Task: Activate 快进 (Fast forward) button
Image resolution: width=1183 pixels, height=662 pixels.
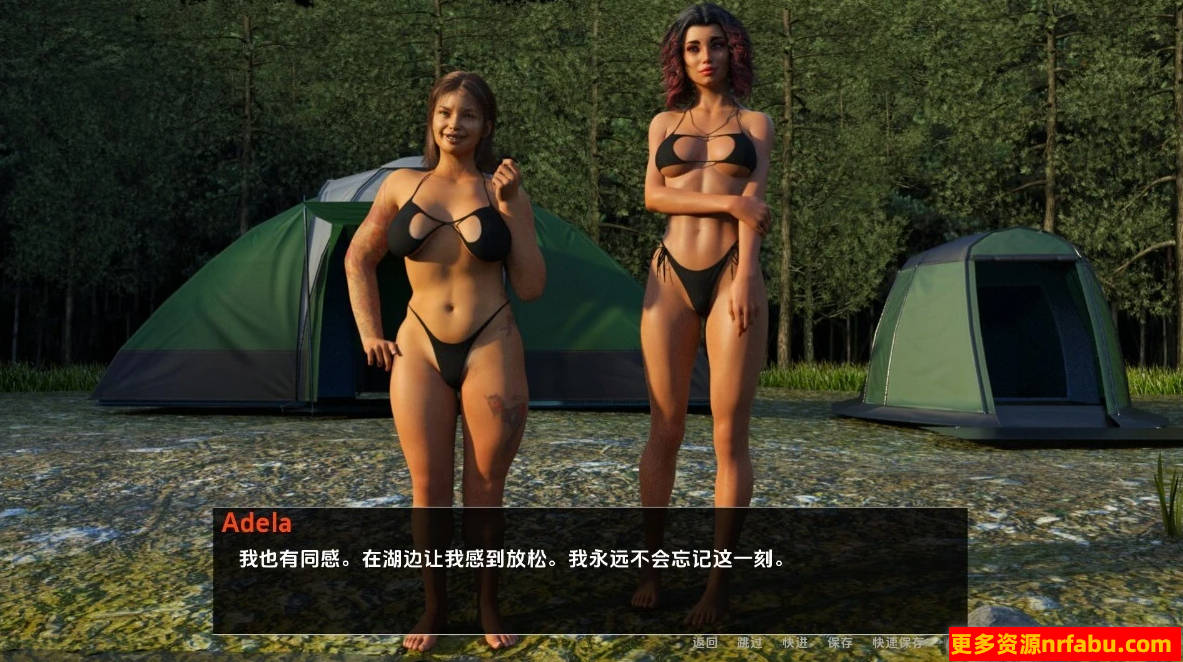Action: 795,643
